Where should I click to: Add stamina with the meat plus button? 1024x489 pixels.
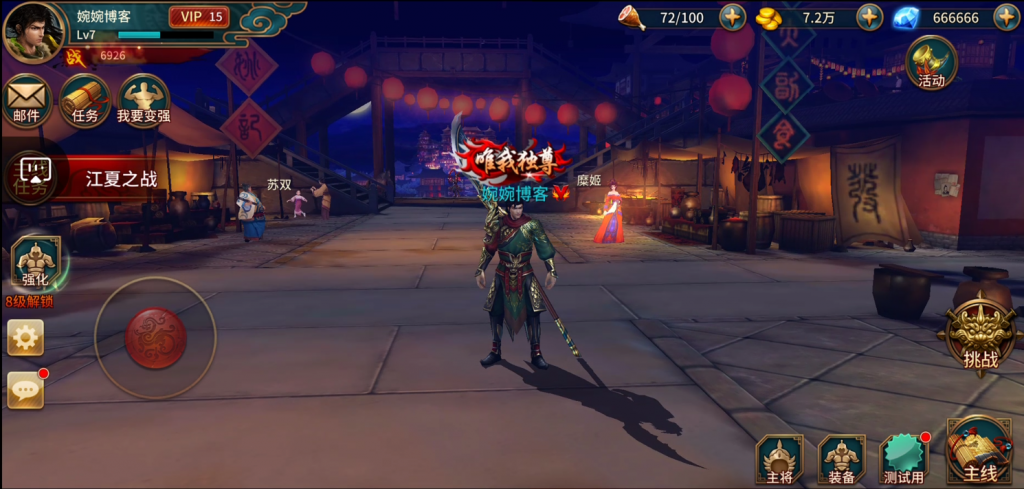pos(733,17)
